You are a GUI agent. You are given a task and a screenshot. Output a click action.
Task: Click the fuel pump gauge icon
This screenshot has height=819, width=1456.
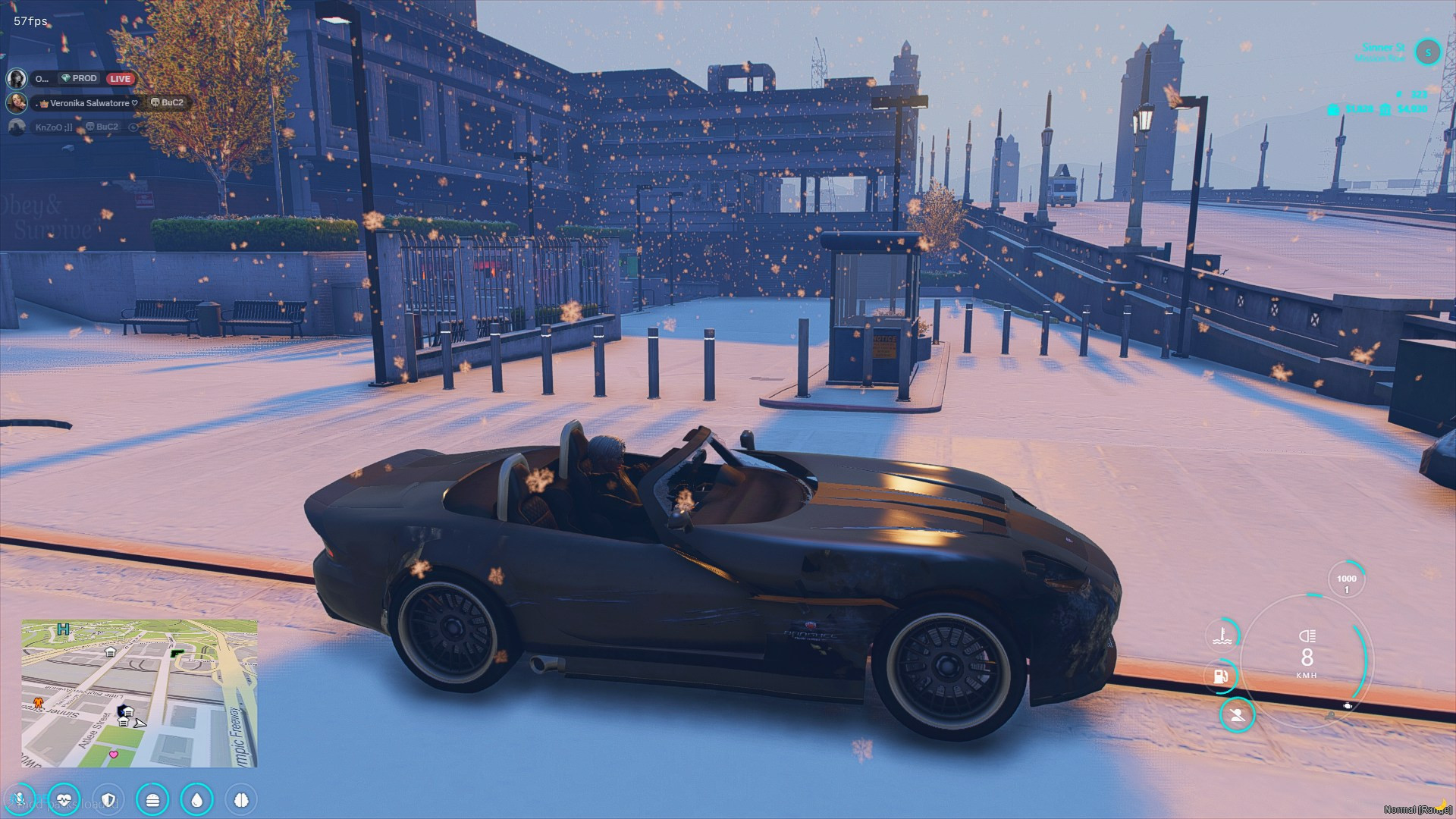(x=1221, y=675)
